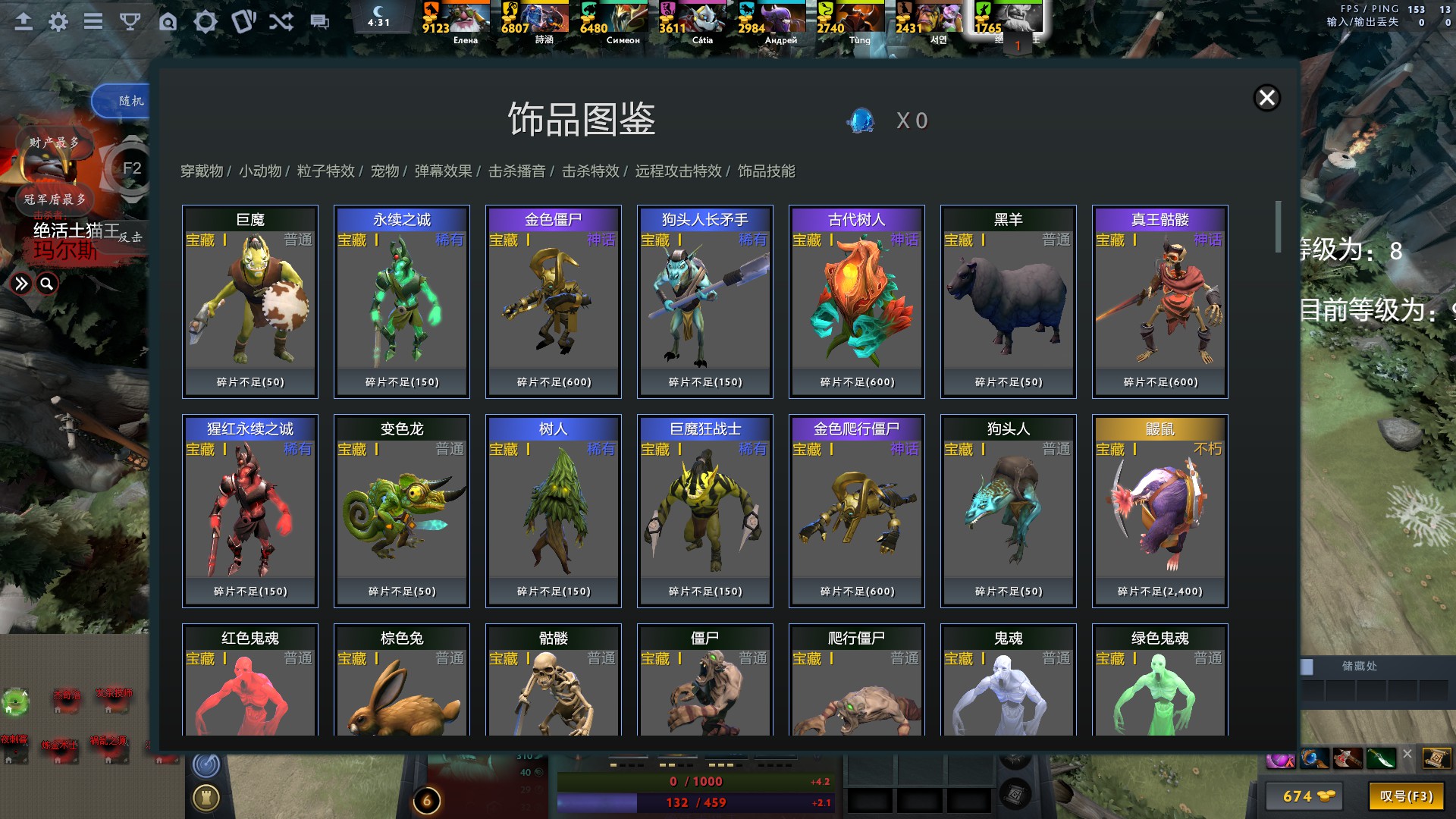Select the settings gear icon
This screenshot has height=819, width=1456.
(x=58, y=21)
